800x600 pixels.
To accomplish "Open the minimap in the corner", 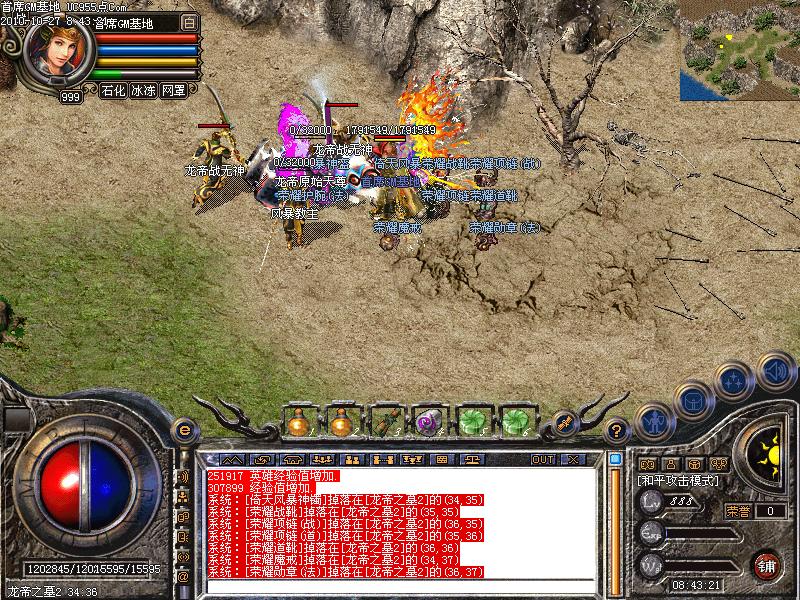I will [739, 50].
